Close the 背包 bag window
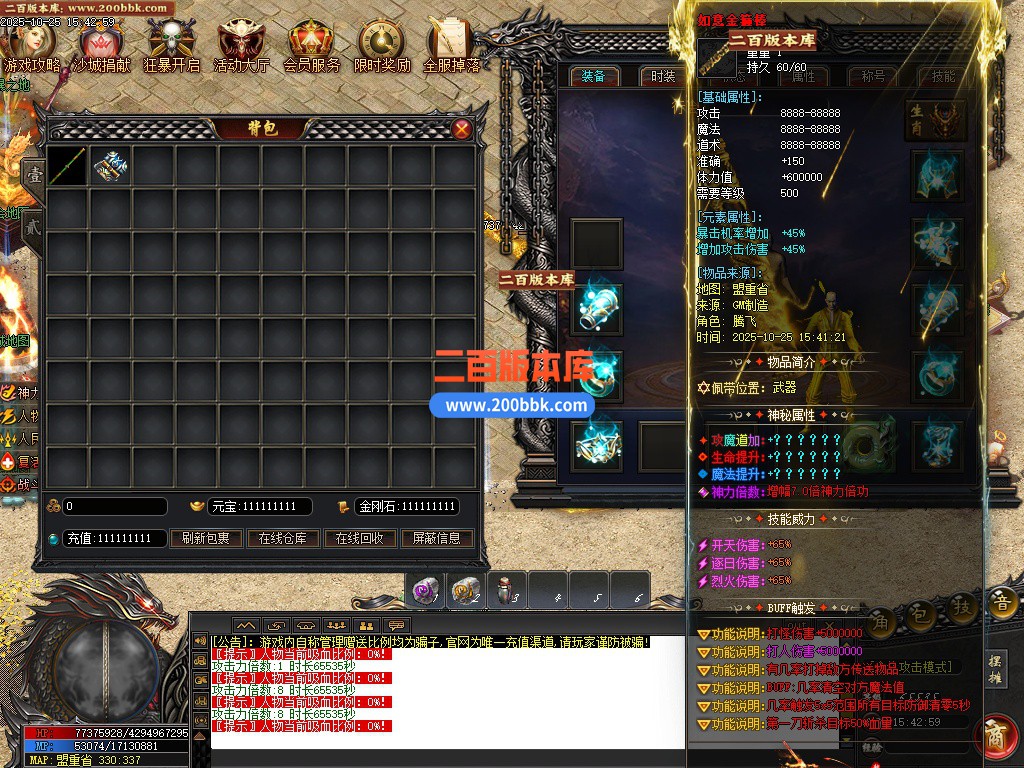1024x768 pixels. pos(462,128)
